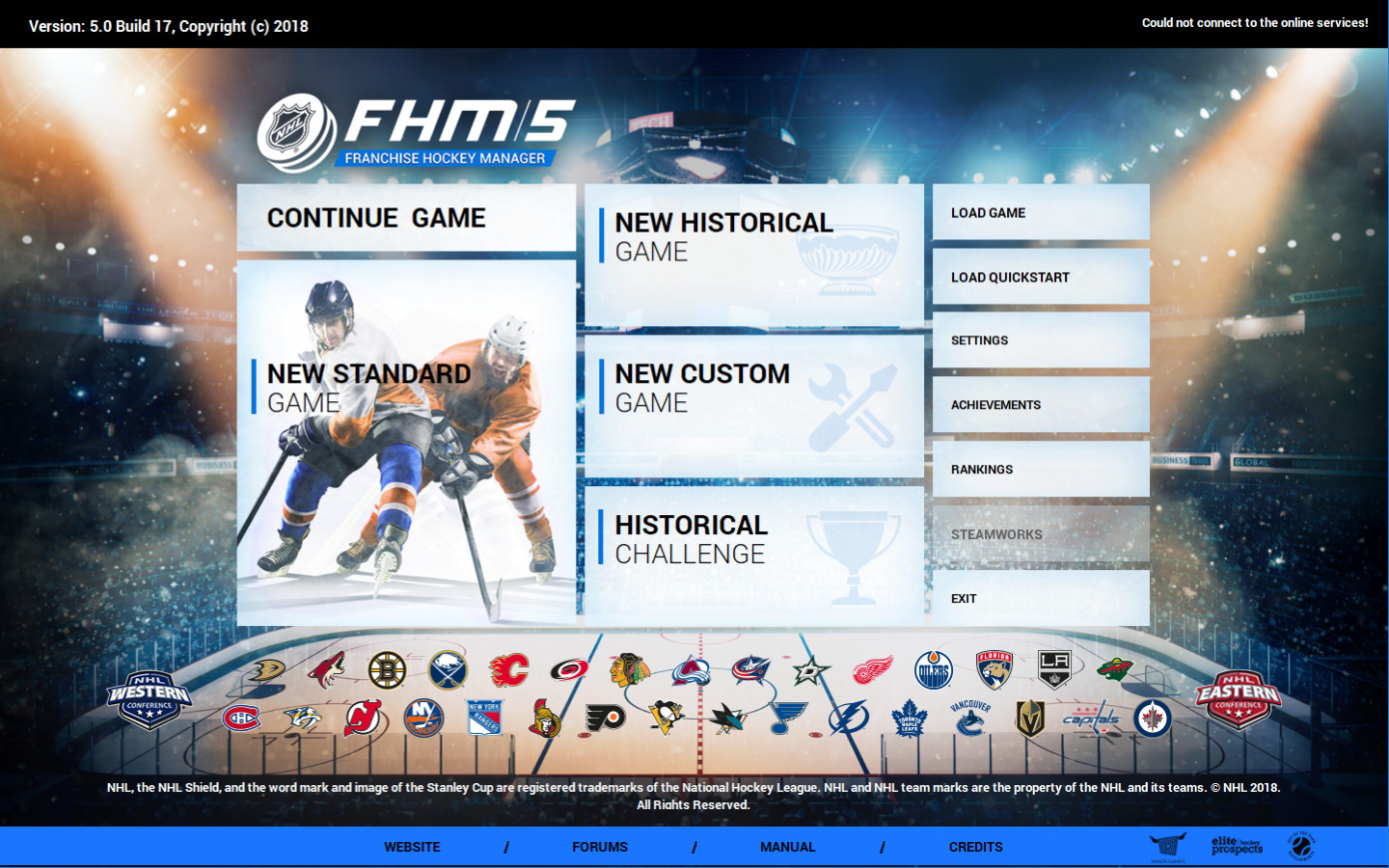Select the Edmonton Oilers logo
This screenshot has height=868, width=1389.
933,669
